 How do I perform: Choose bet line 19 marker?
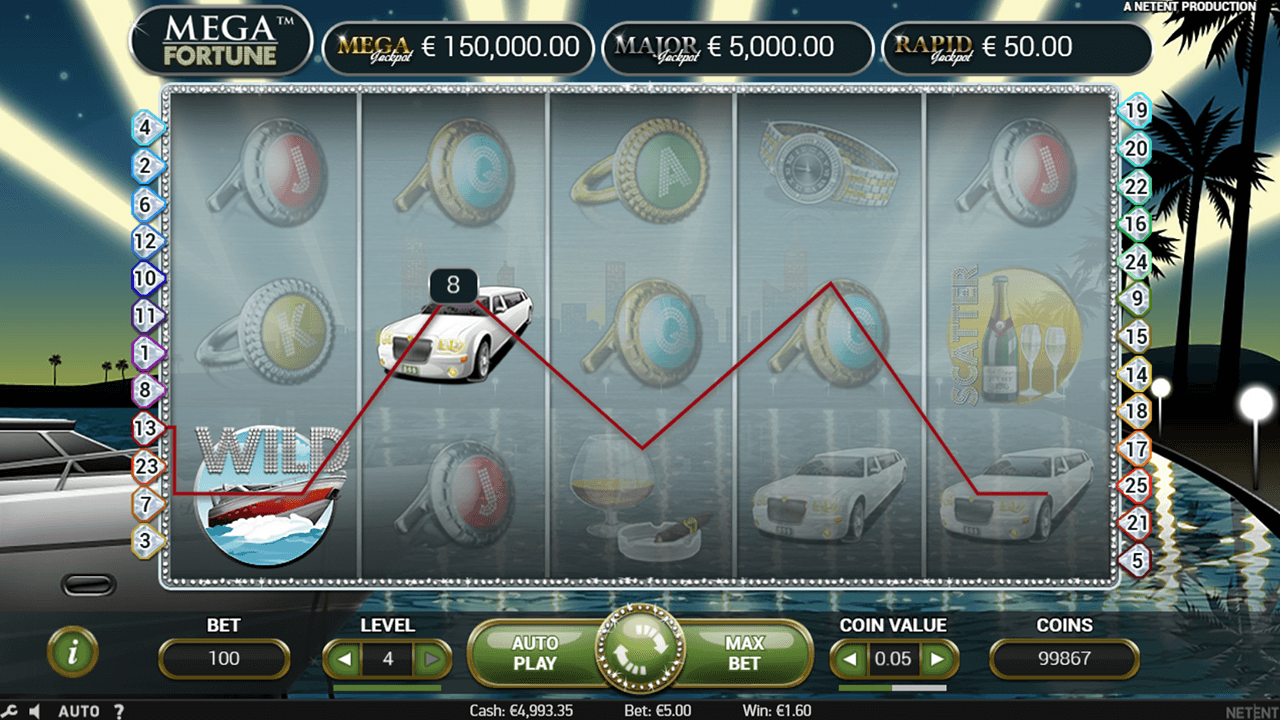1135,111
